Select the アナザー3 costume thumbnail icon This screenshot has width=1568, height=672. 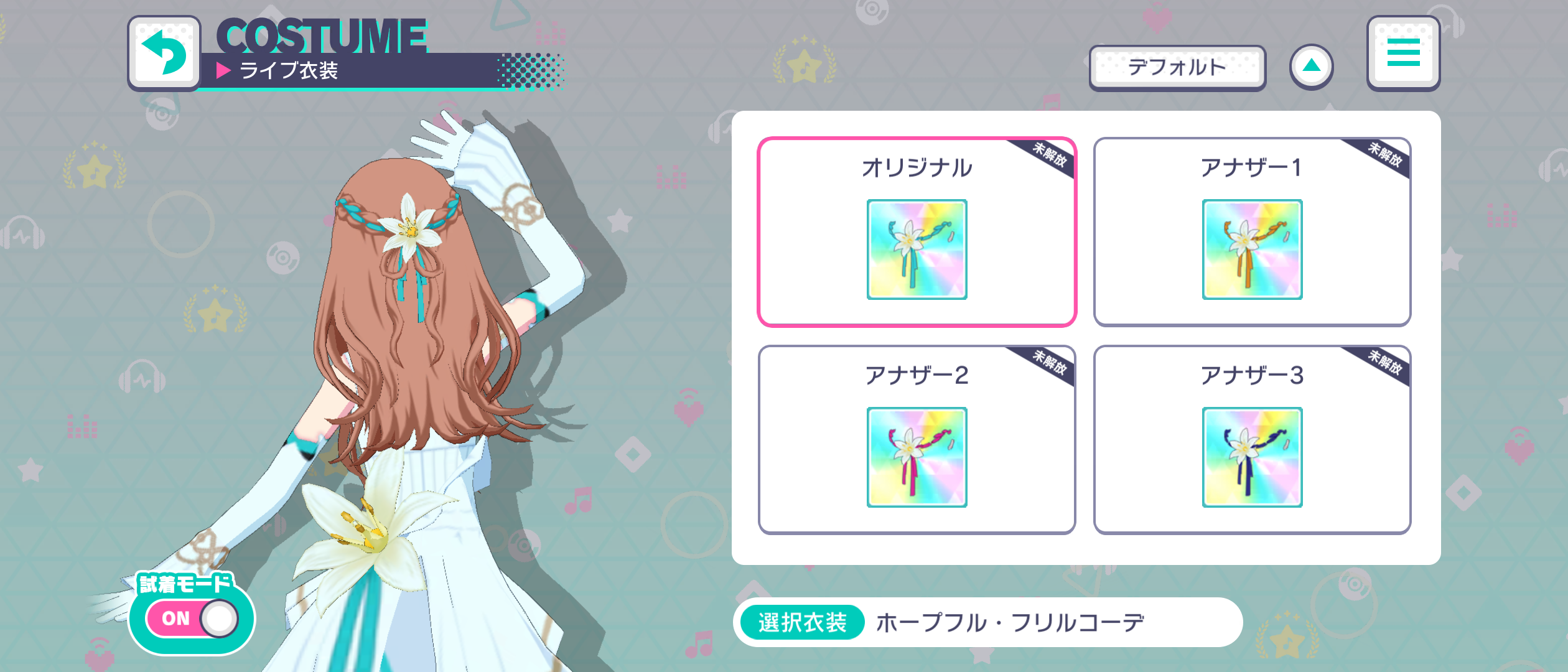click(x=1253, y=457)
